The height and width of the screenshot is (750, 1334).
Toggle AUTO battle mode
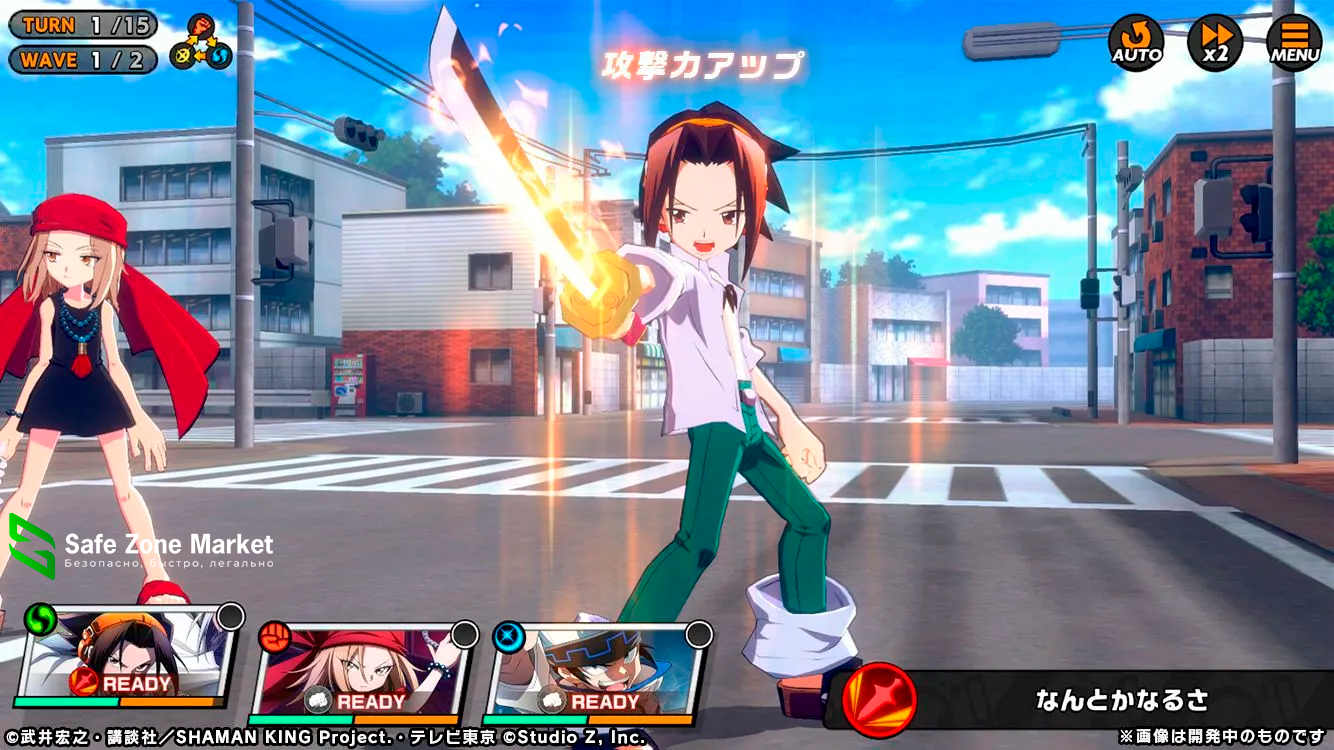click(x=1136, y=43)
